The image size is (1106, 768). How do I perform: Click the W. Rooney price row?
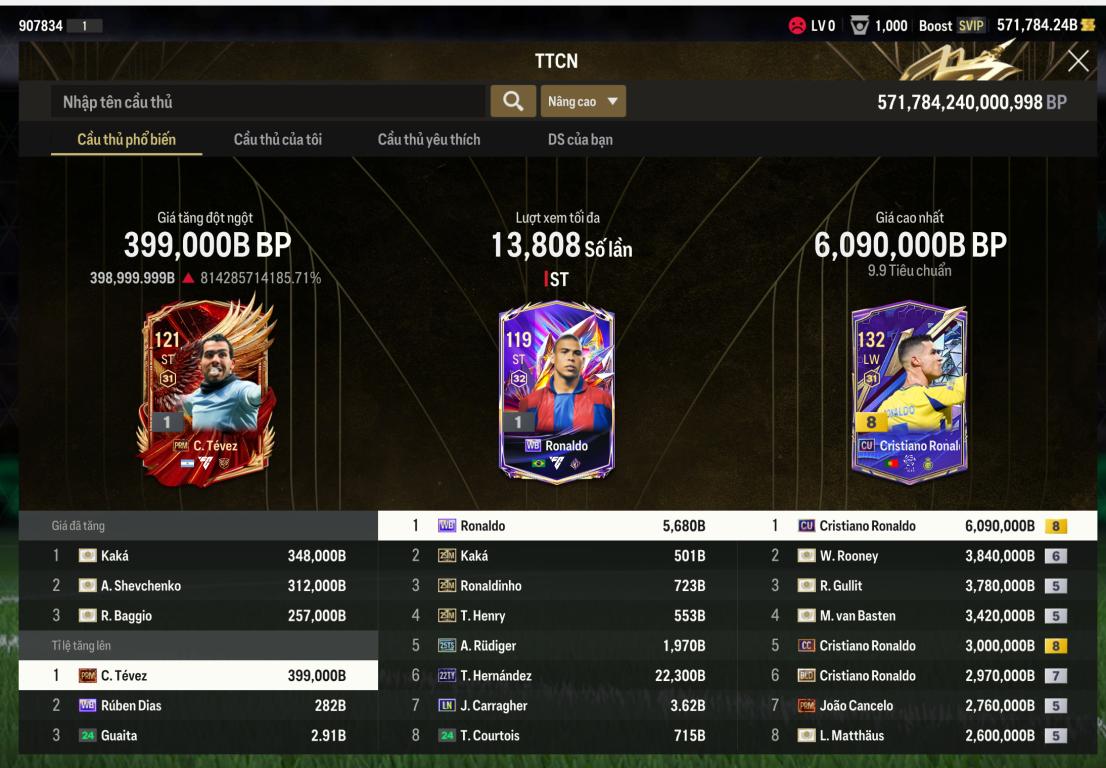click(916, 556)
